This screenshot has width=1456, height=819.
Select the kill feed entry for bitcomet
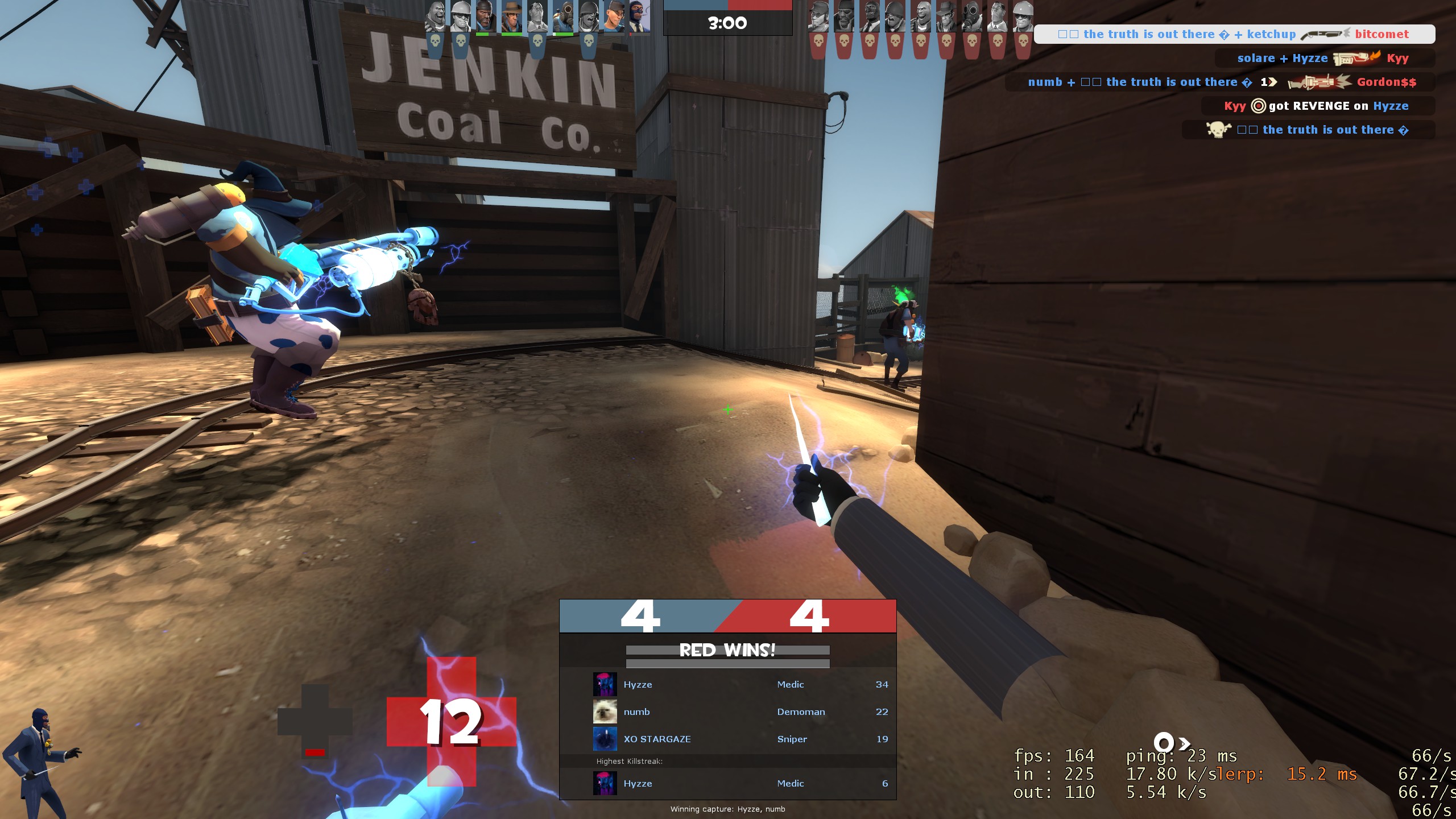click(x=1234, y=34)
